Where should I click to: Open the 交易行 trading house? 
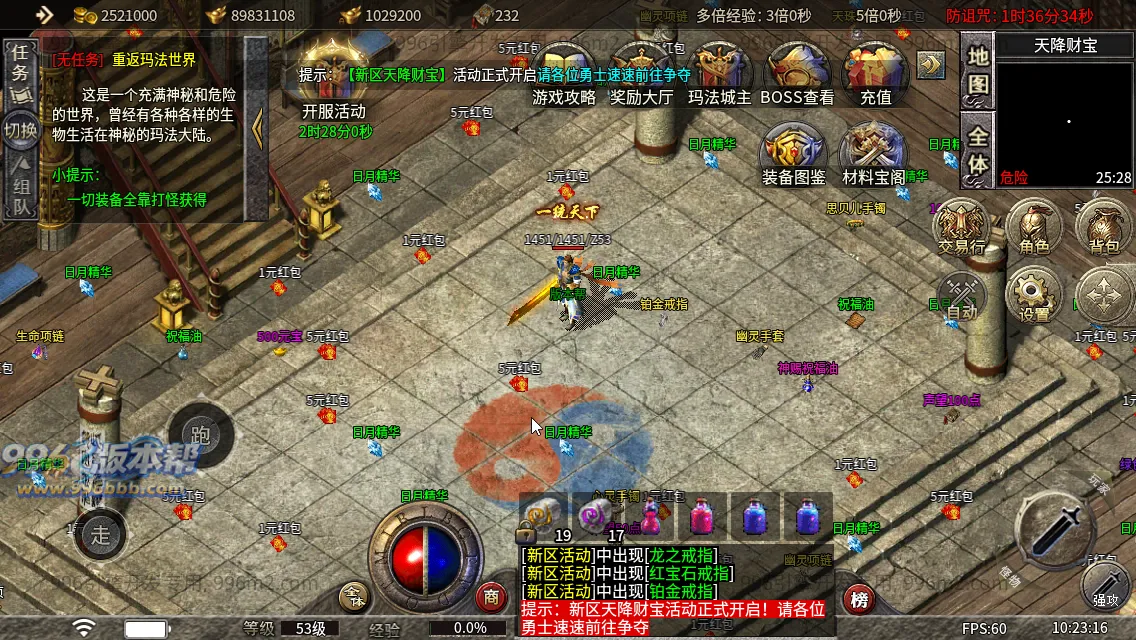click(961, 227)
